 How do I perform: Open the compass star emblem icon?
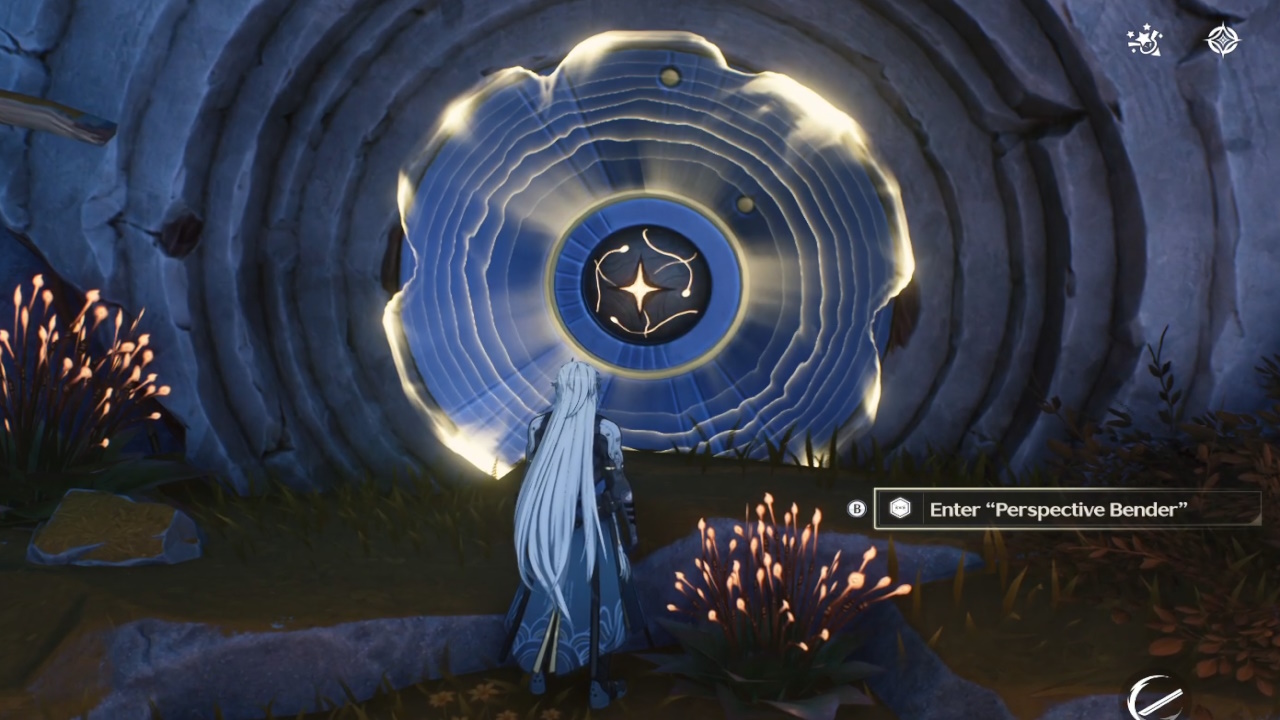1224,40
